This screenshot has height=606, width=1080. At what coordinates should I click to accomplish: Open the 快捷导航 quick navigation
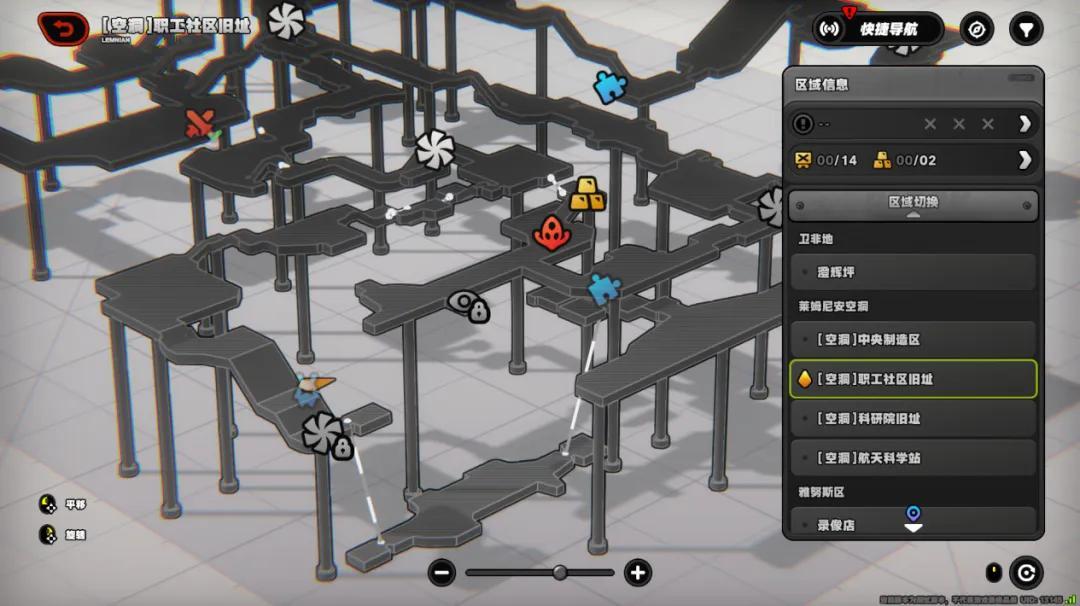[879, 29]
